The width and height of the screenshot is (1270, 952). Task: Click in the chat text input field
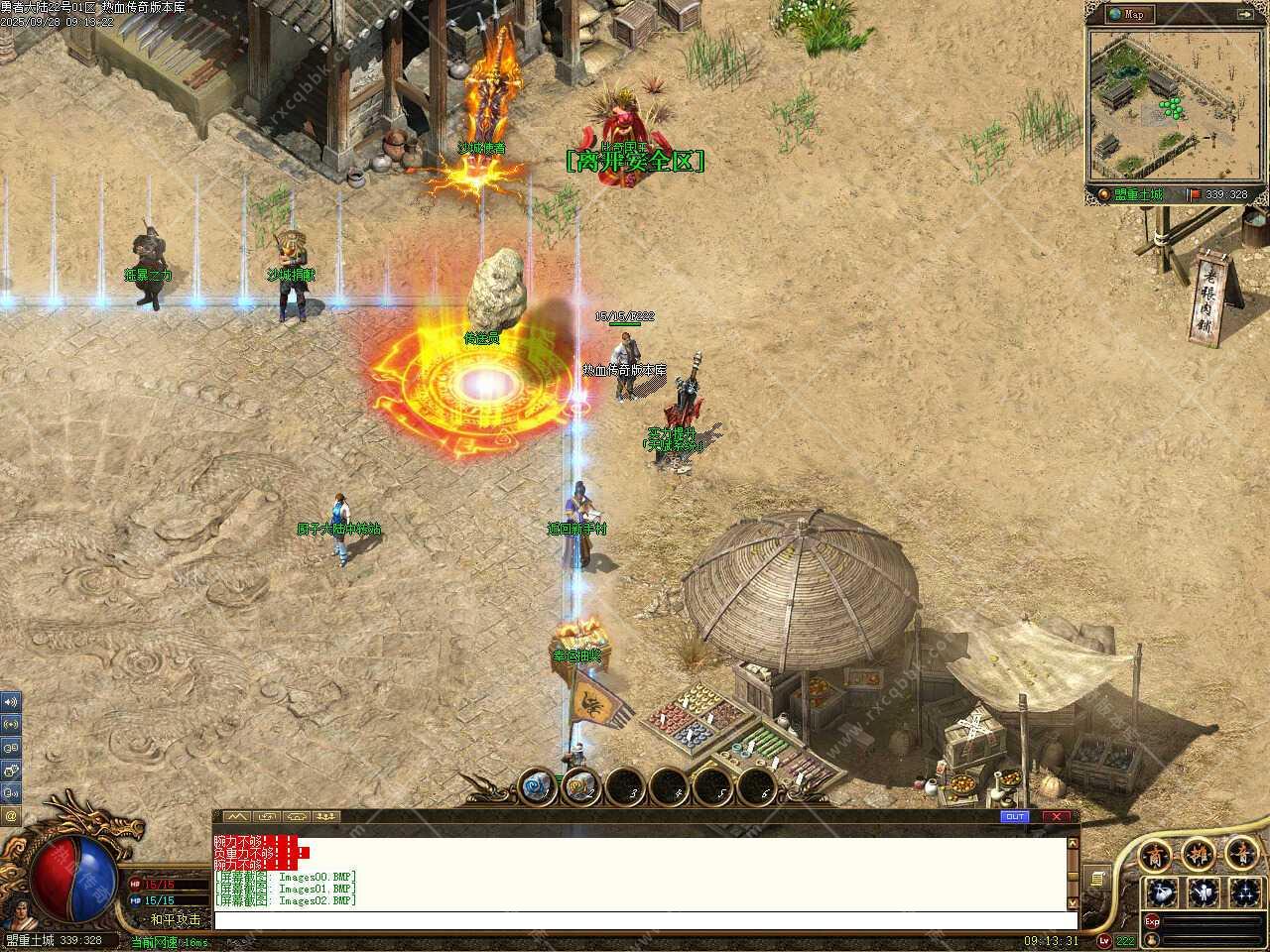coord(635,920)
